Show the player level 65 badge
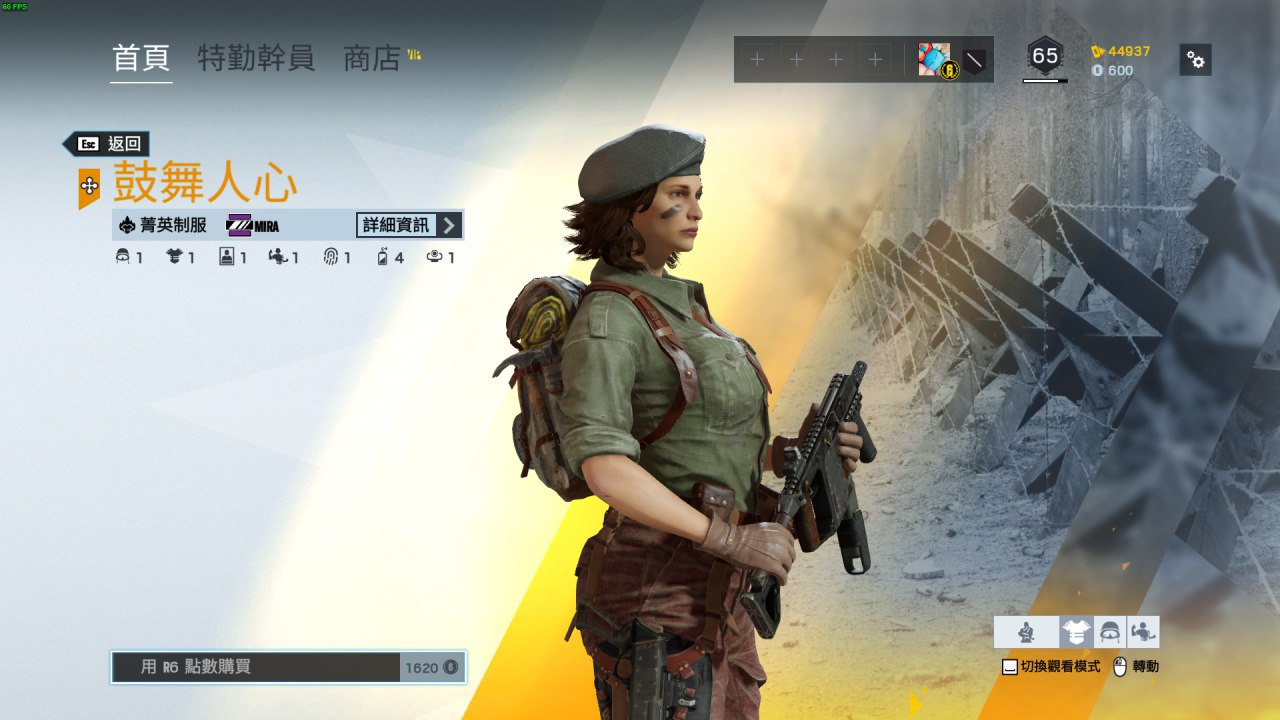1280x720 pixels. [1045, 57]
